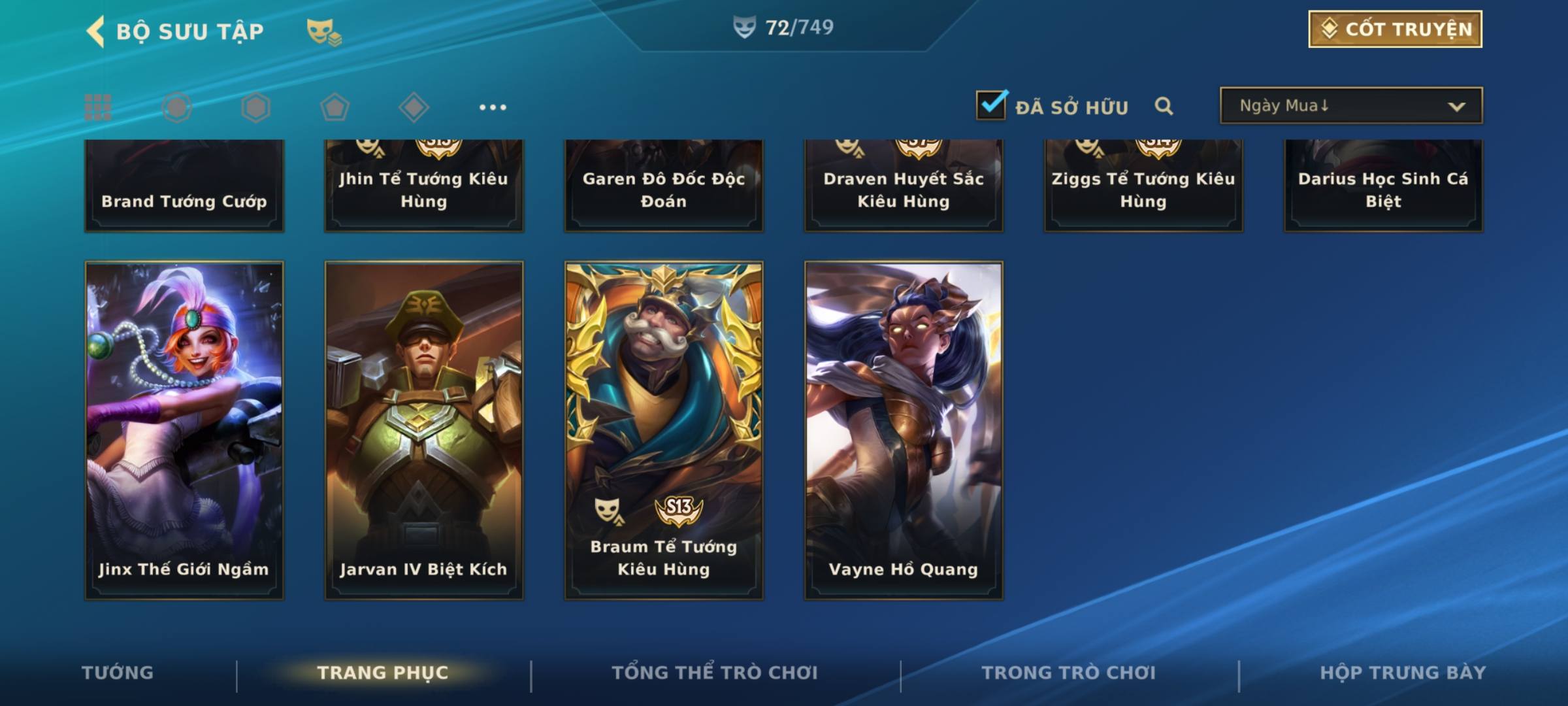The image size is (1568, 706).
Task: Pick the Vayne Hồ Quang skin card
Action: click(x=904, y=430)
